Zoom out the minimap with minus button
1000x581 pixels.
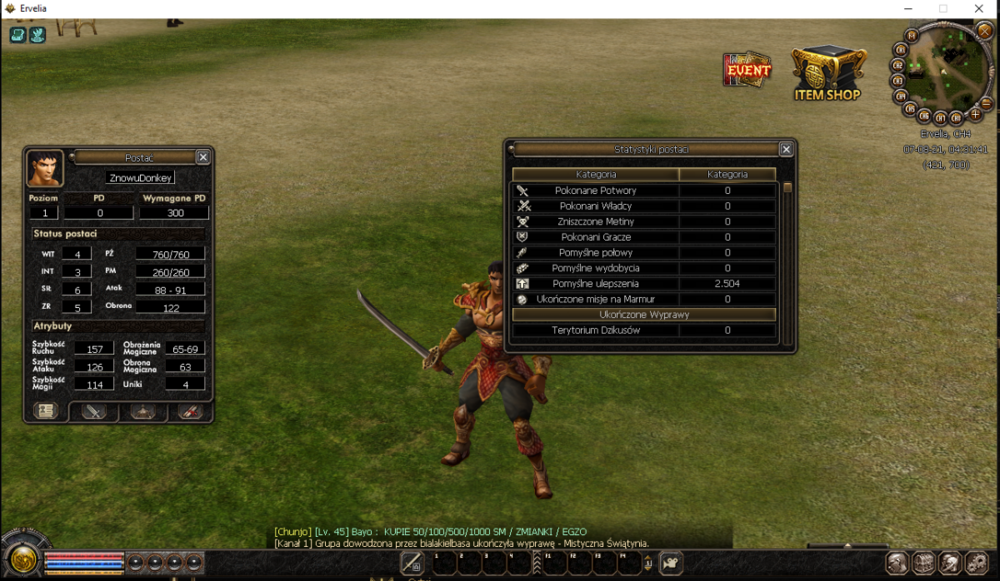tap(985, 104)
